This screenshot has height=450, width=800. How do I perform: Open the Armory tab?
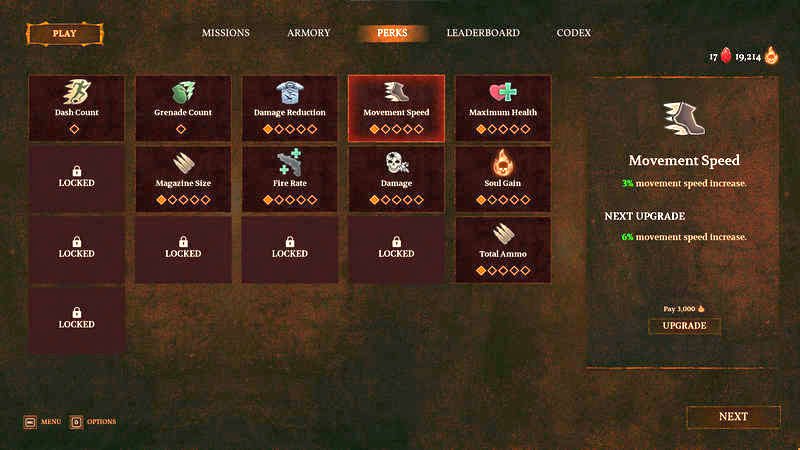coord(308,33)
